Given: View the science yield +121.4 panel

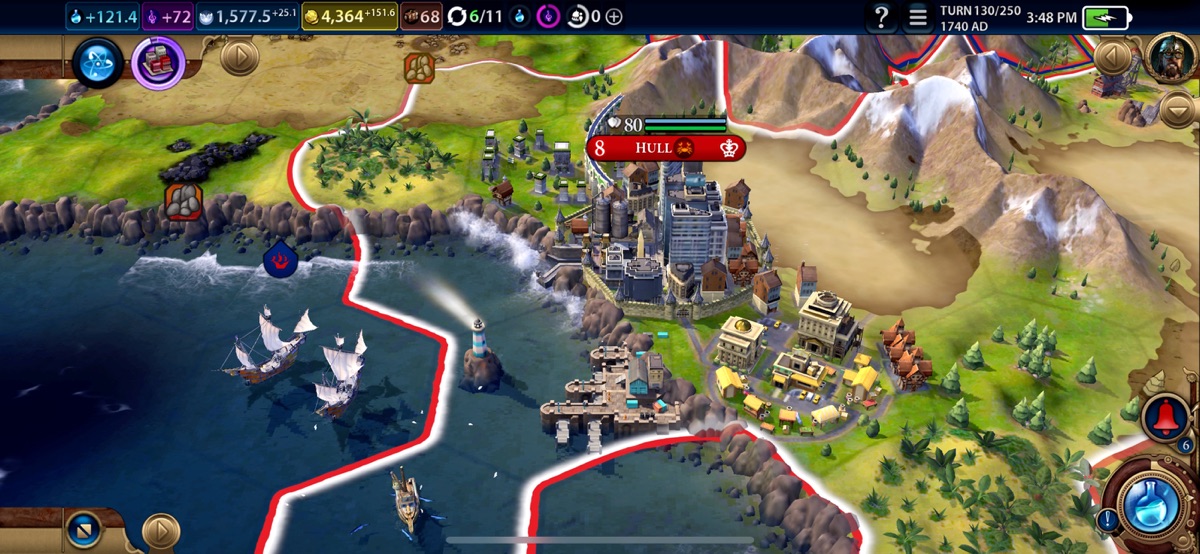Looking at the screenshot, I should pos(103,16).
